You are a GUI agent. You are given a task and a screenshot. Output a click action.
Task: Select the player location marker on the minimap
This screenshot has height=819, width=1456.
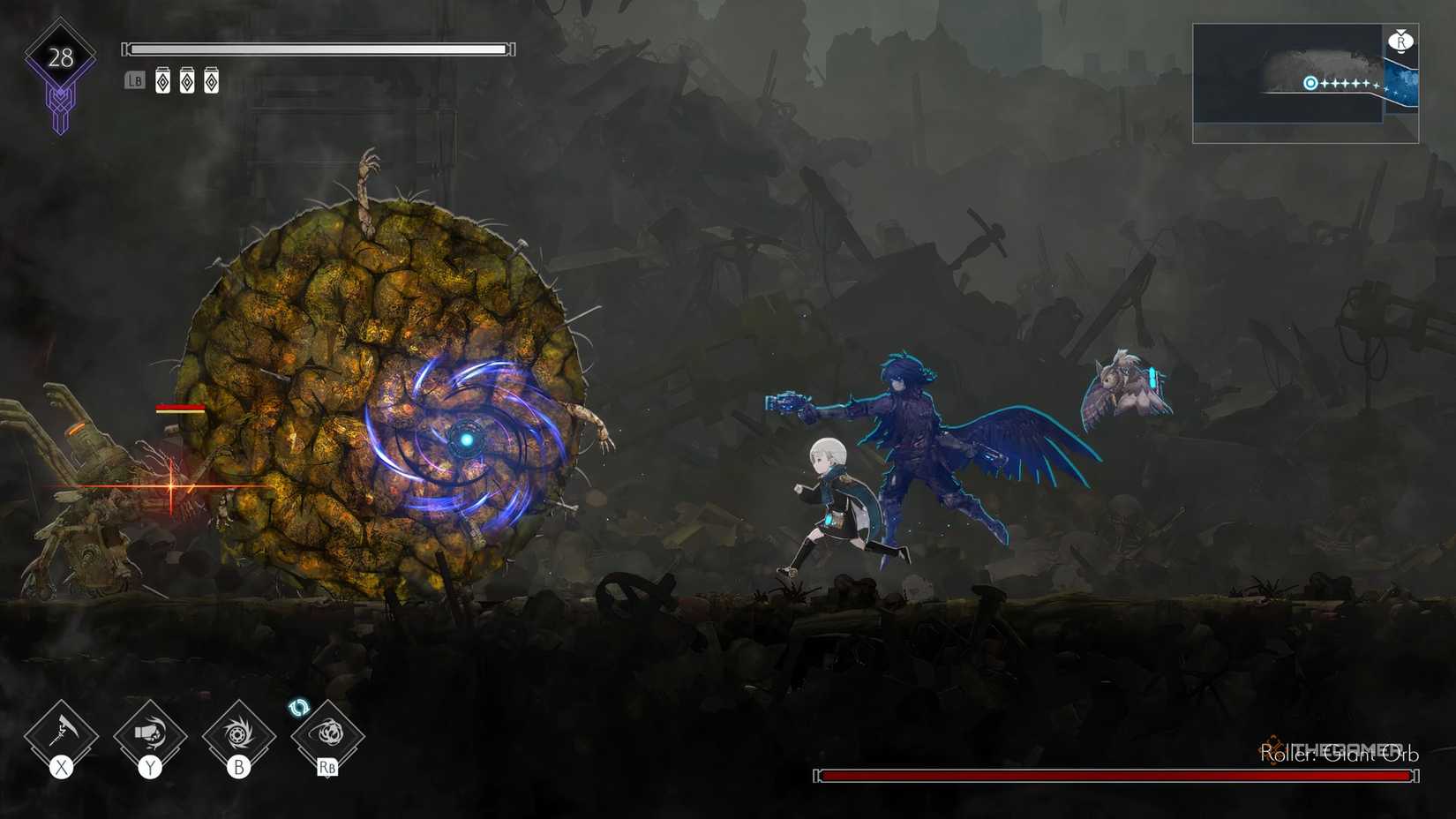(1310, 83)
